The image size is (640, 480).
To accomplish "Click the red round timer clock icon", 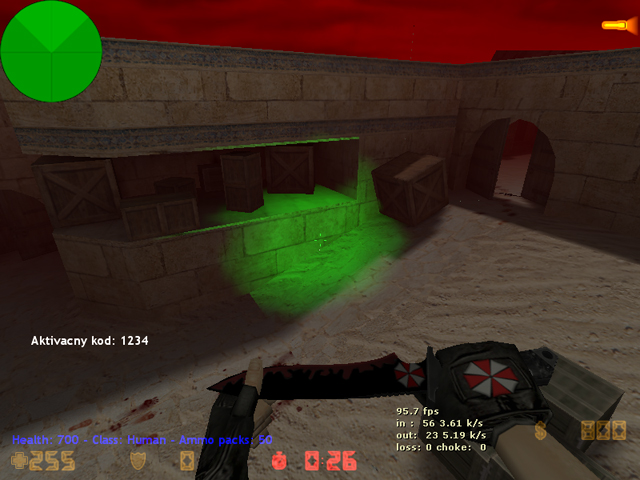I will click(x=279, y=462).
